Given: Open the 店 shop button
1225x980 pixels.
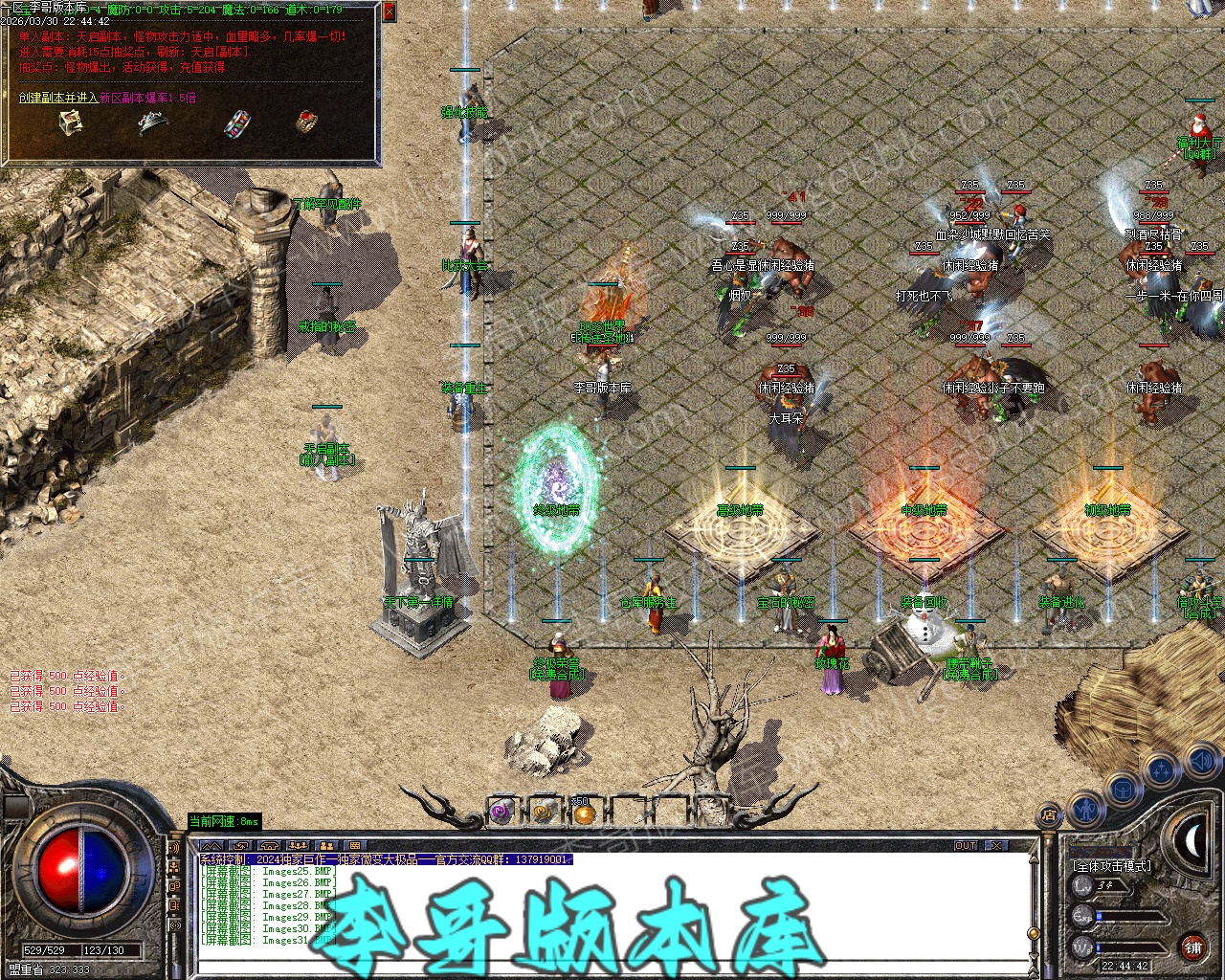Looking at the screenshot, I should pyautogui.click(x=1049, y=815).
